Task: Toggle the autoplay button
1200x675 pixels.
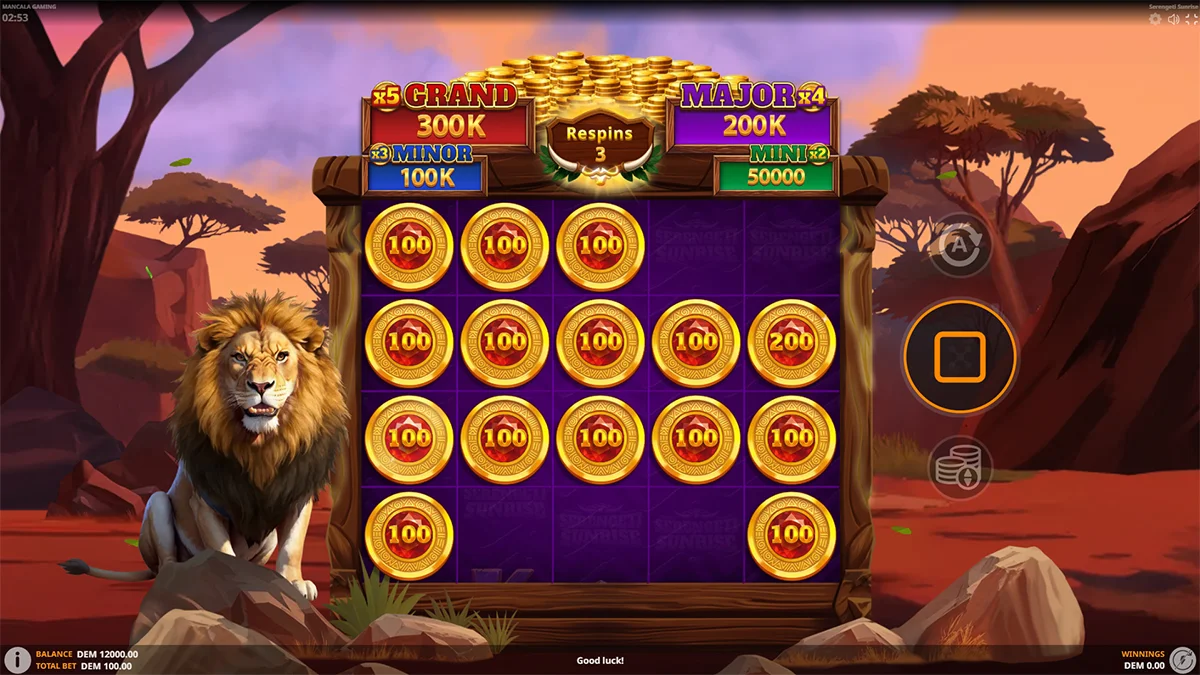Action: pos(959,243)
